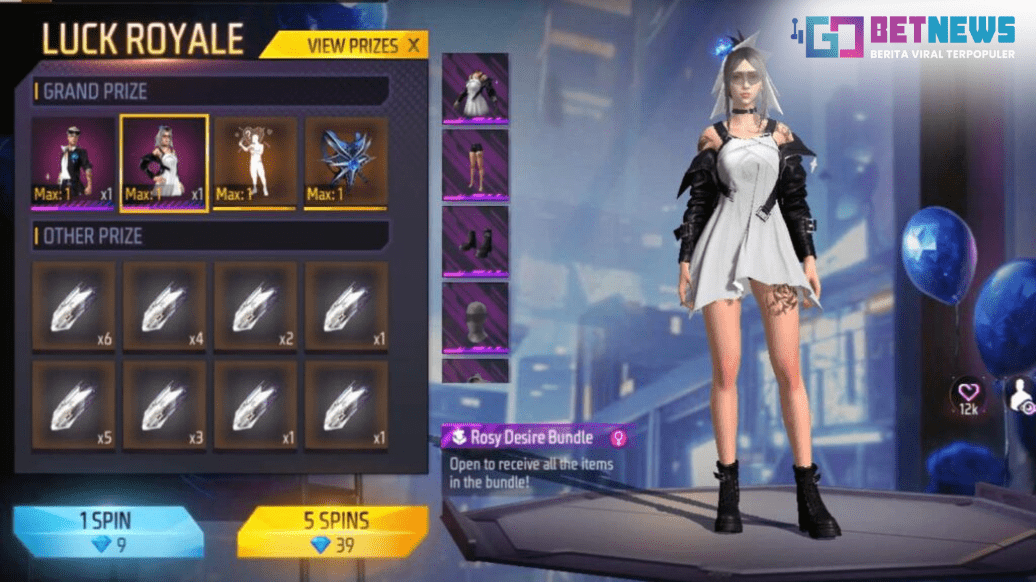Preview the black boots item
This screenshot has width=1036, height=582.
[x=475, y=240]
